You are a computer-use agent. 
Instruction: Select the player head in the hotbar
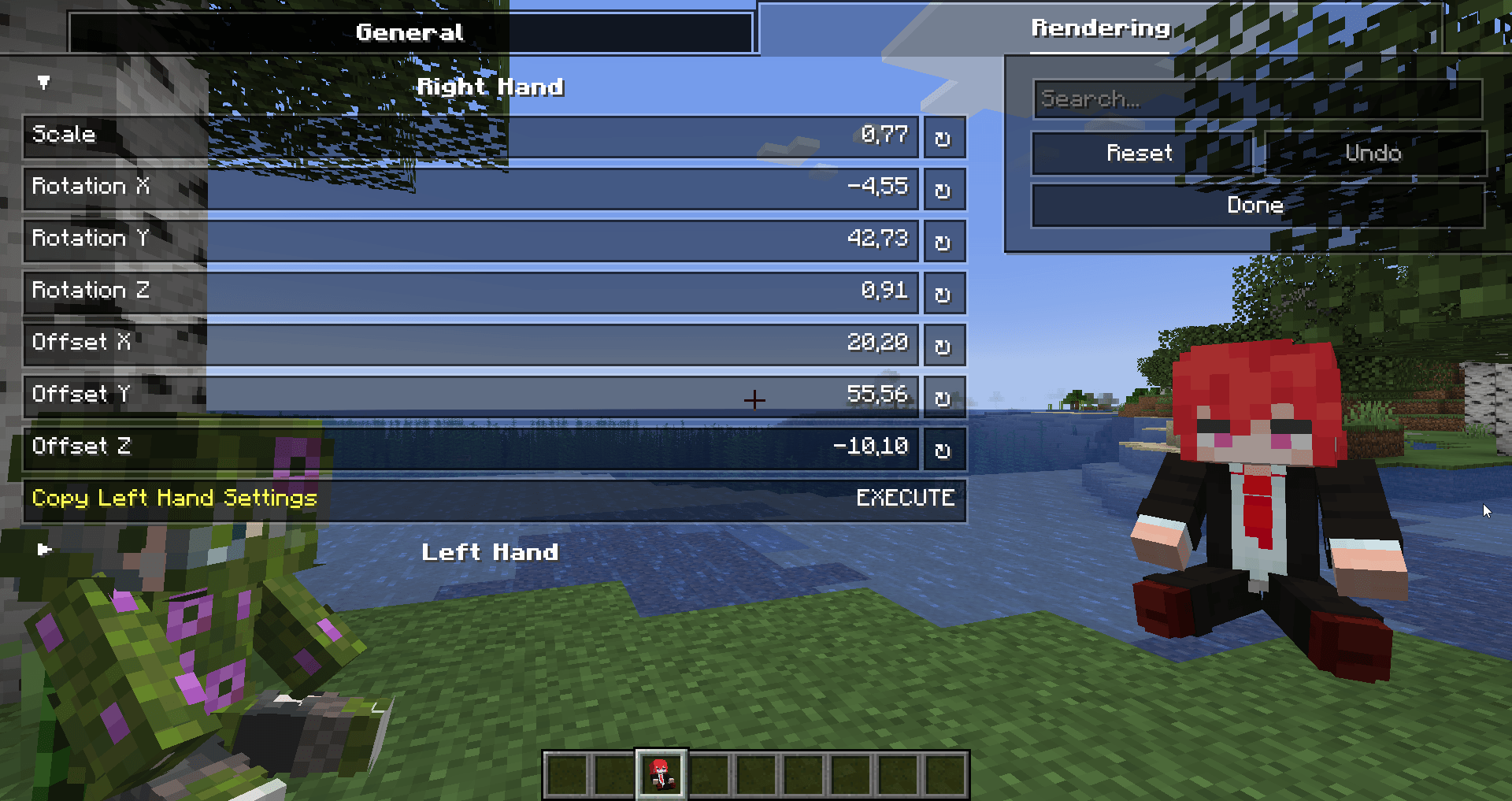coord(660,773)
